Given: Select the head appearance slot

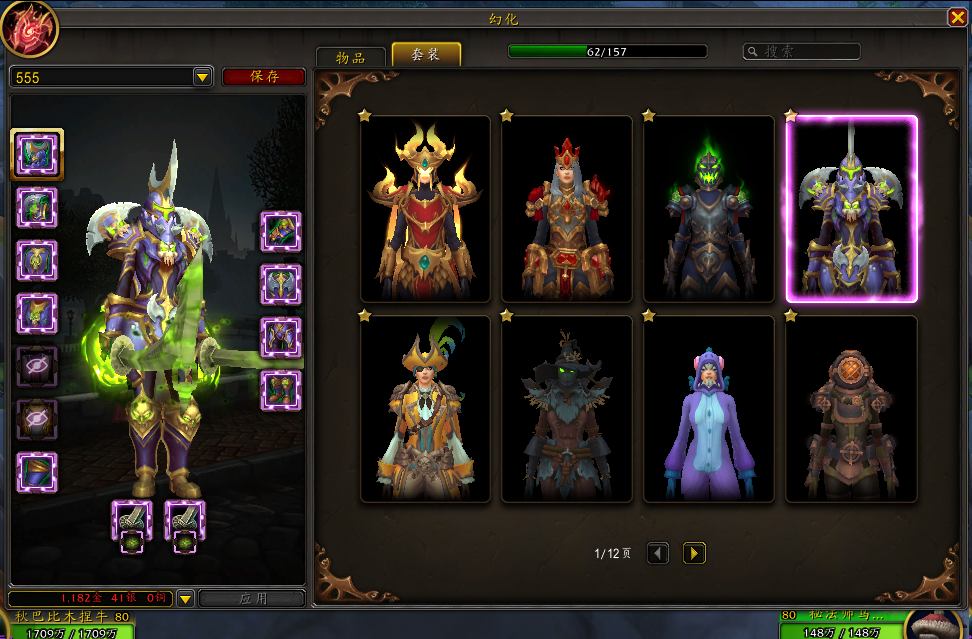Looking at the screenshot, I should coord(38,154).
